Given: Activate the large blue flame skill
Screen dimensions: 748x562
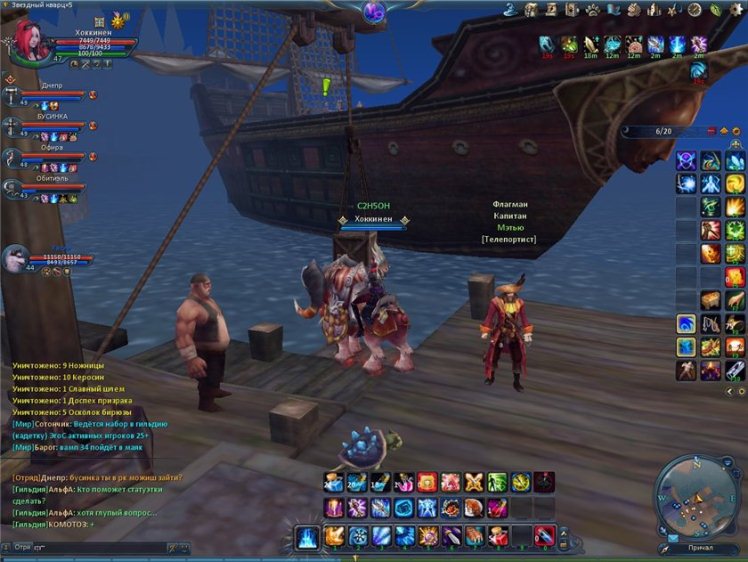Looking at the screenshot, I should tap(308, 537).
